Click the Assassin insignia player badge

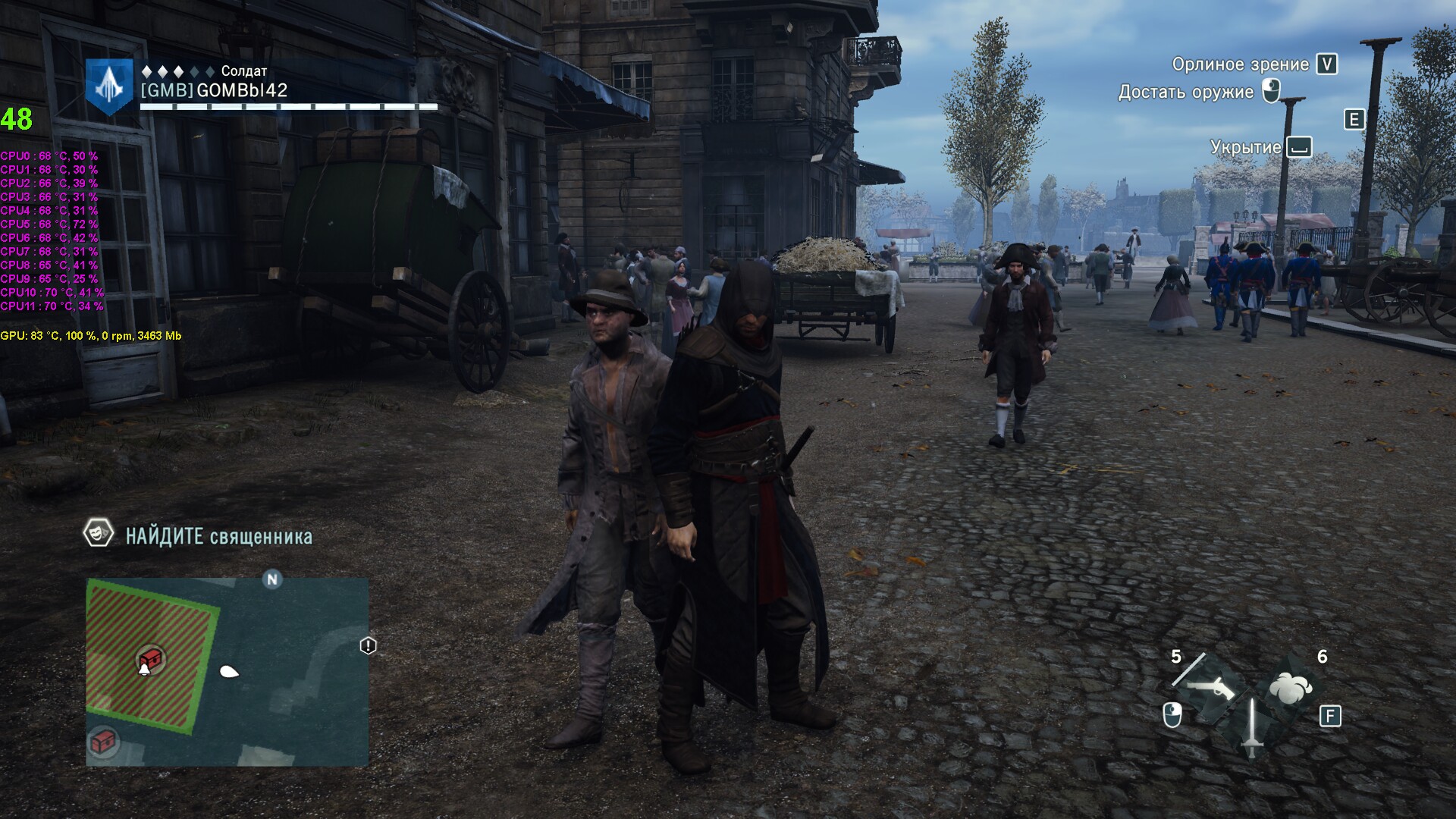(109, 86)
